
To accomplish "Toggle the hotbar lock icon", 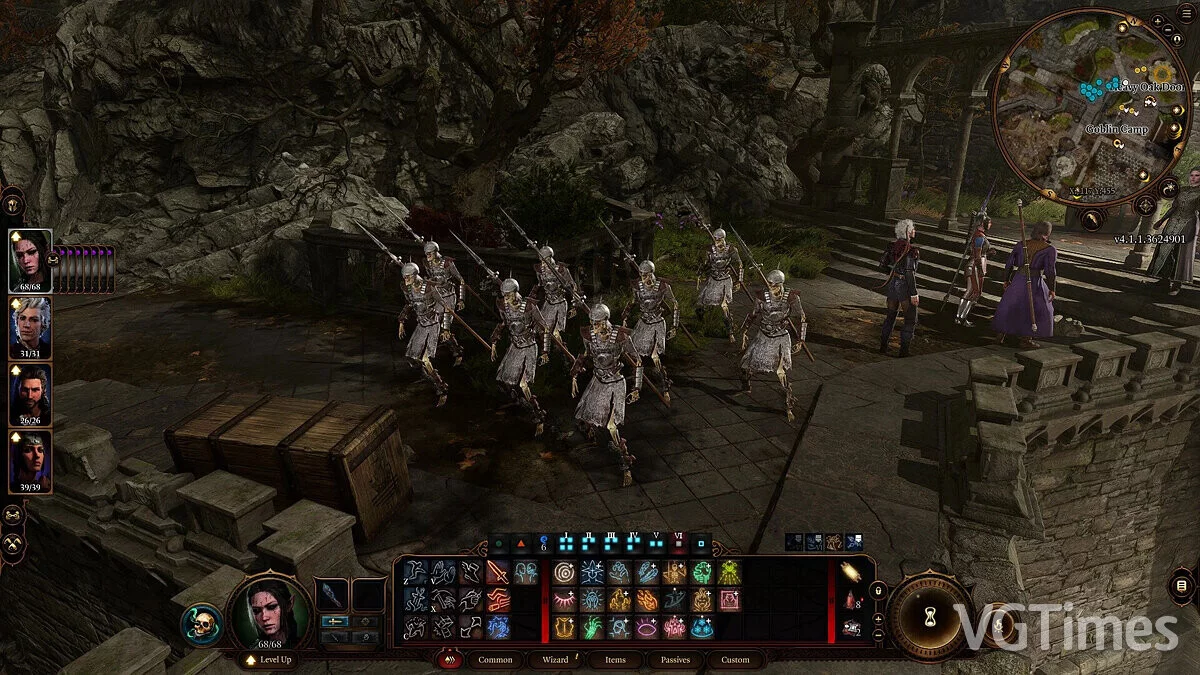I will coord(879,592).
